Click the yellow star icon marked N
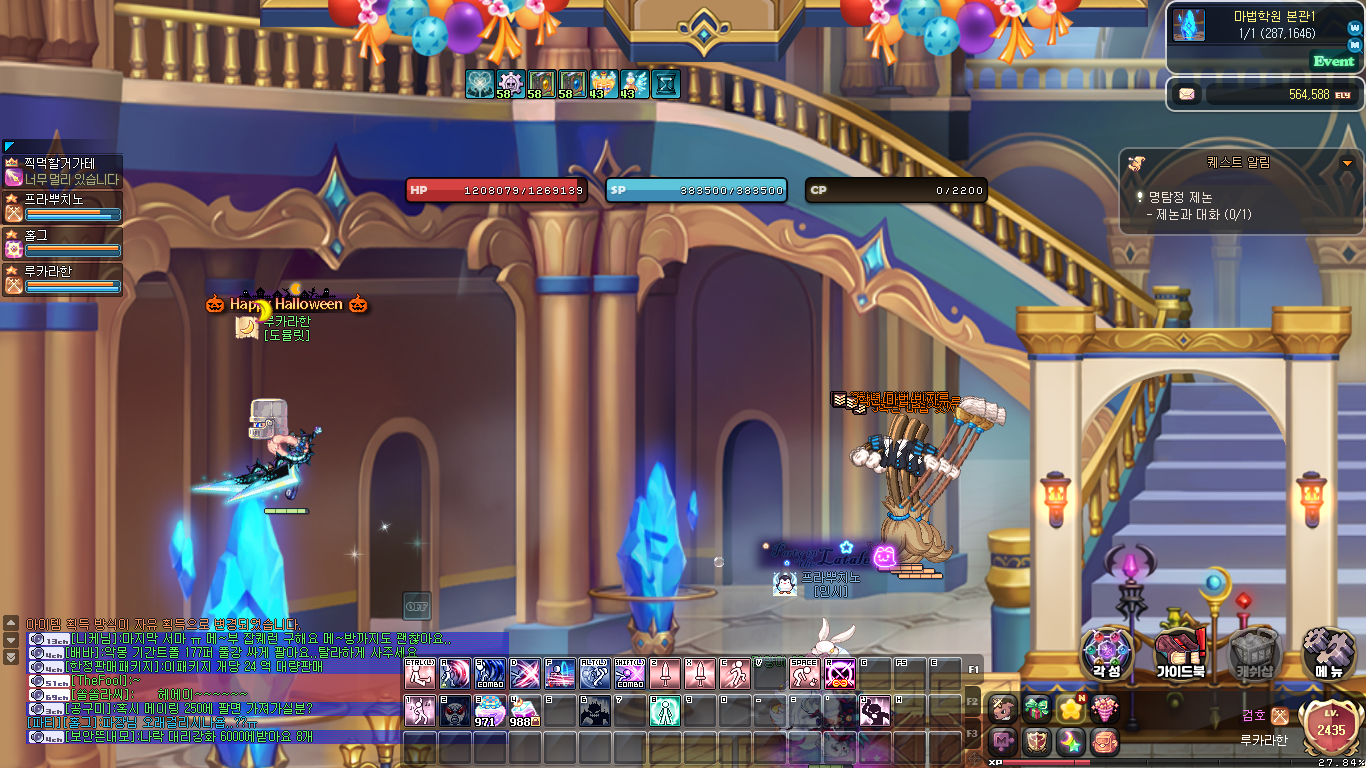1366x768 pixels. pyautogui.click(x=1072, y=709)
